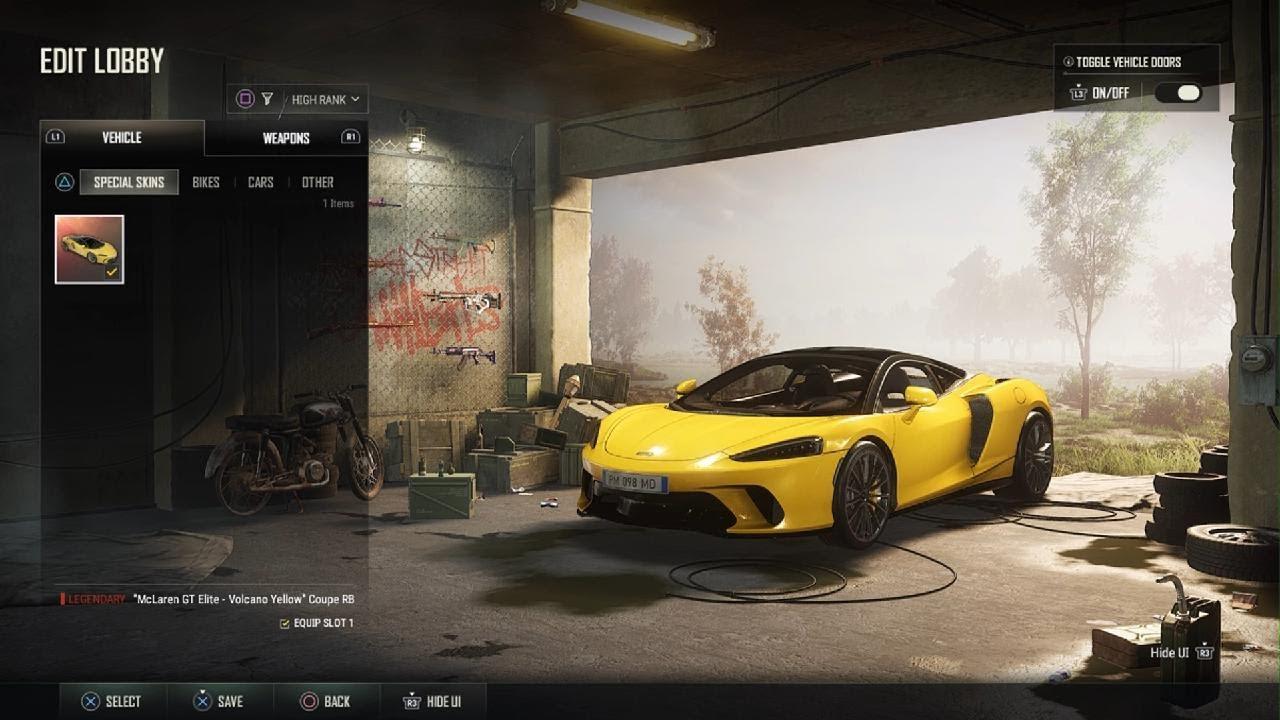The width and height of the screenshot is (1280, 720).
Task: Open the Weapons tab
Action: point(286,138)
